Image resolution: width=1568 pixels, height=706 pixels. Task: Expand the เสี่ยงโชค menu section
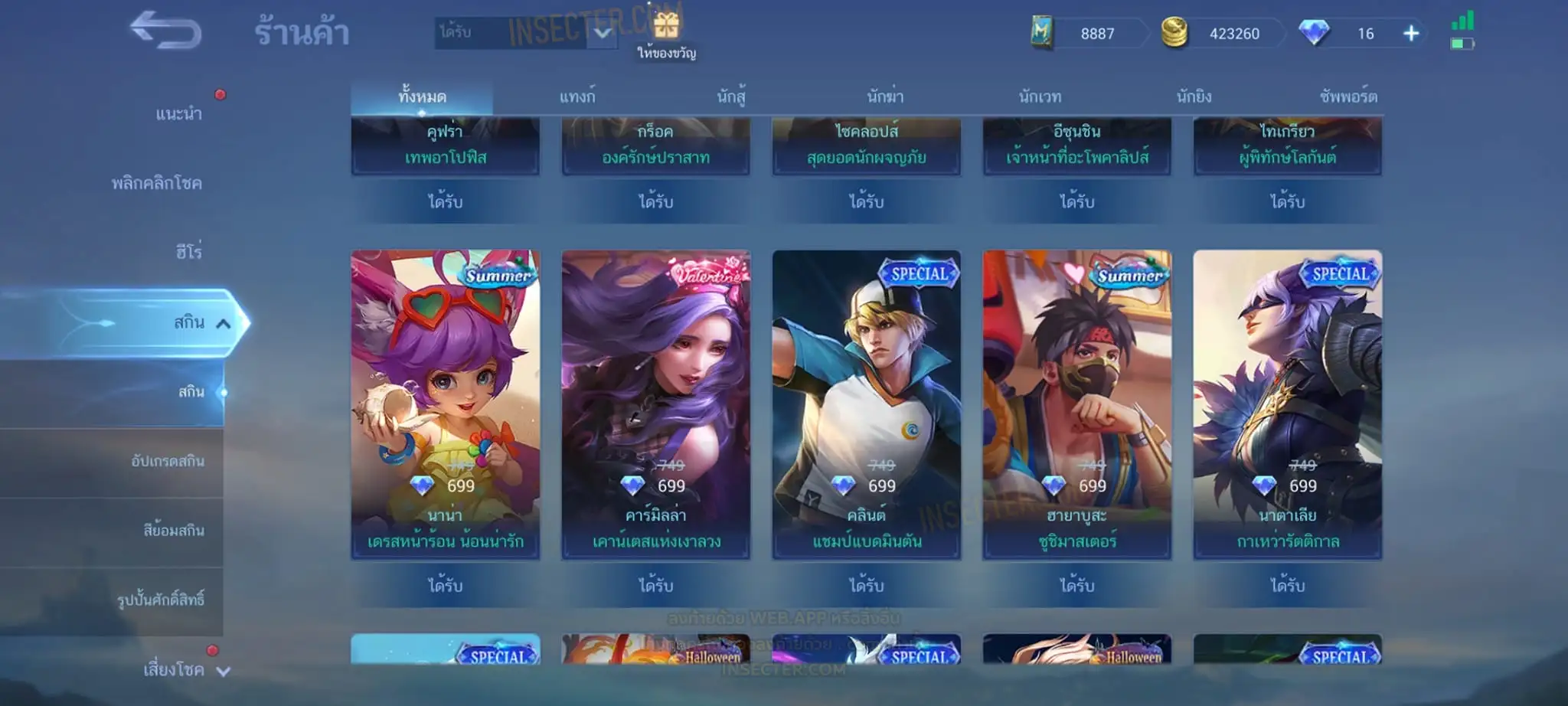[184, 670]
